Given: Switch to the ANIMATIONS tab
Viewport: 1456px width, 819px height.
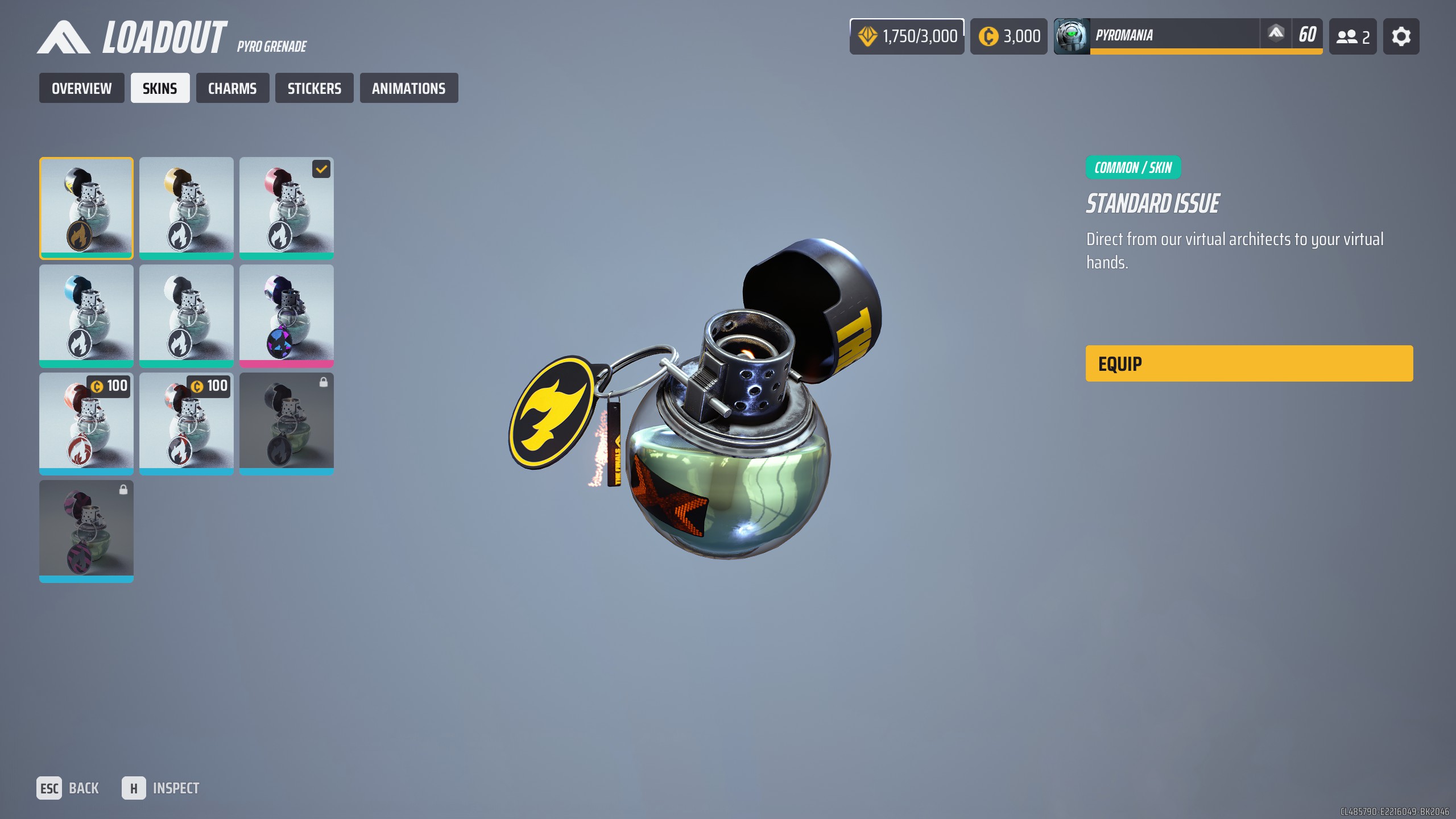Looking at the screenshot, I should (409, 88).
